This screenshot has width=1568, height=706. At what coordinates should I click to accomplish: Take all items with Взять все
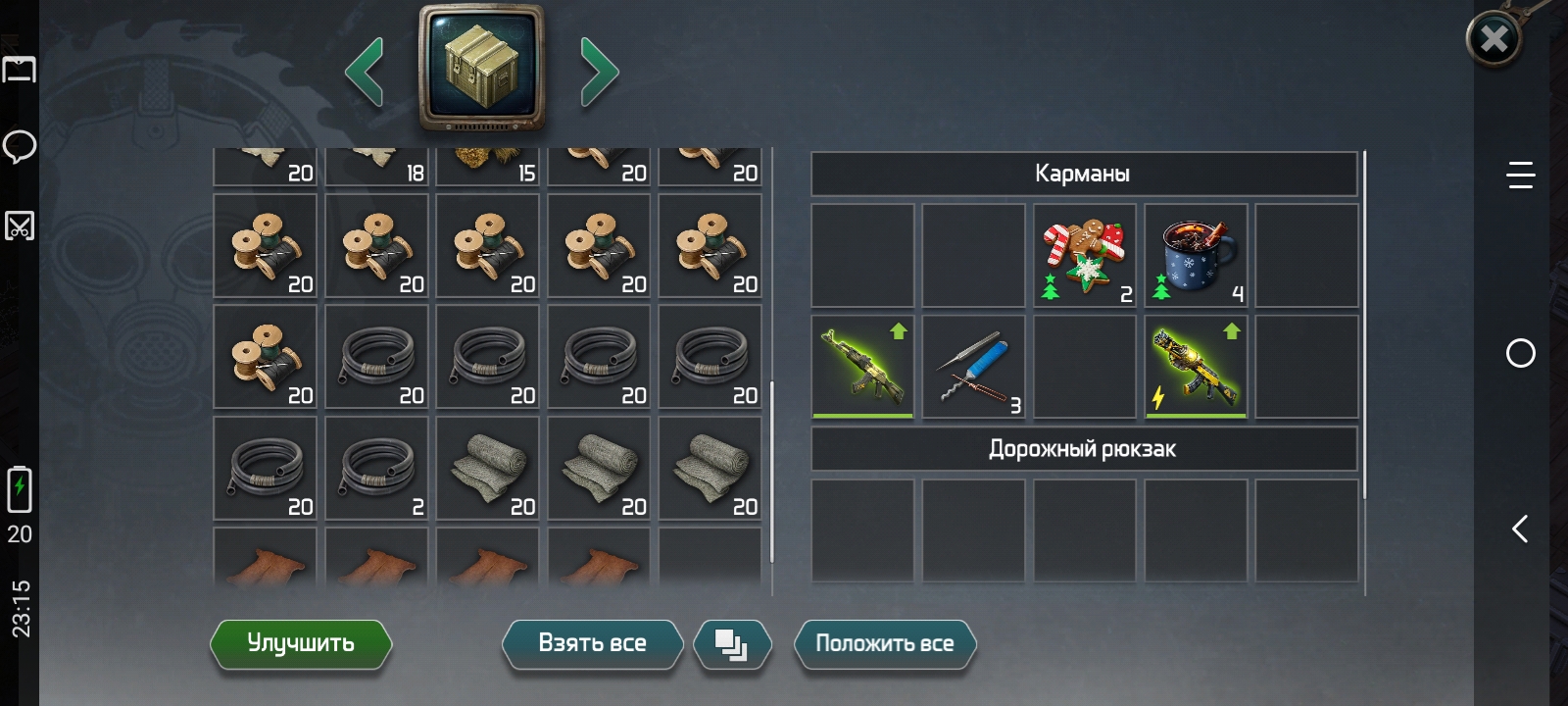pyautogui.click(x=592, y=644)
